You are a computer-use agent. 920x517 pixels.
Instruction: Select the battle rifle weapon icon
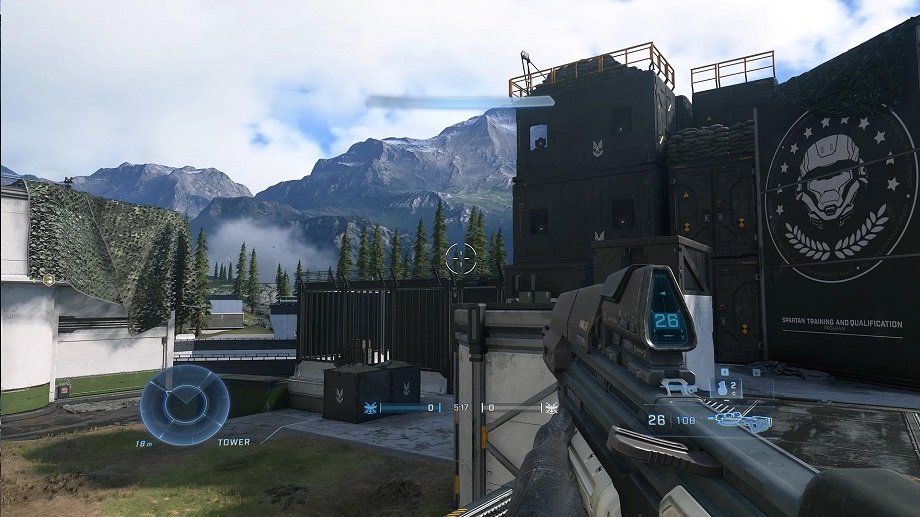tap(738, 422)
